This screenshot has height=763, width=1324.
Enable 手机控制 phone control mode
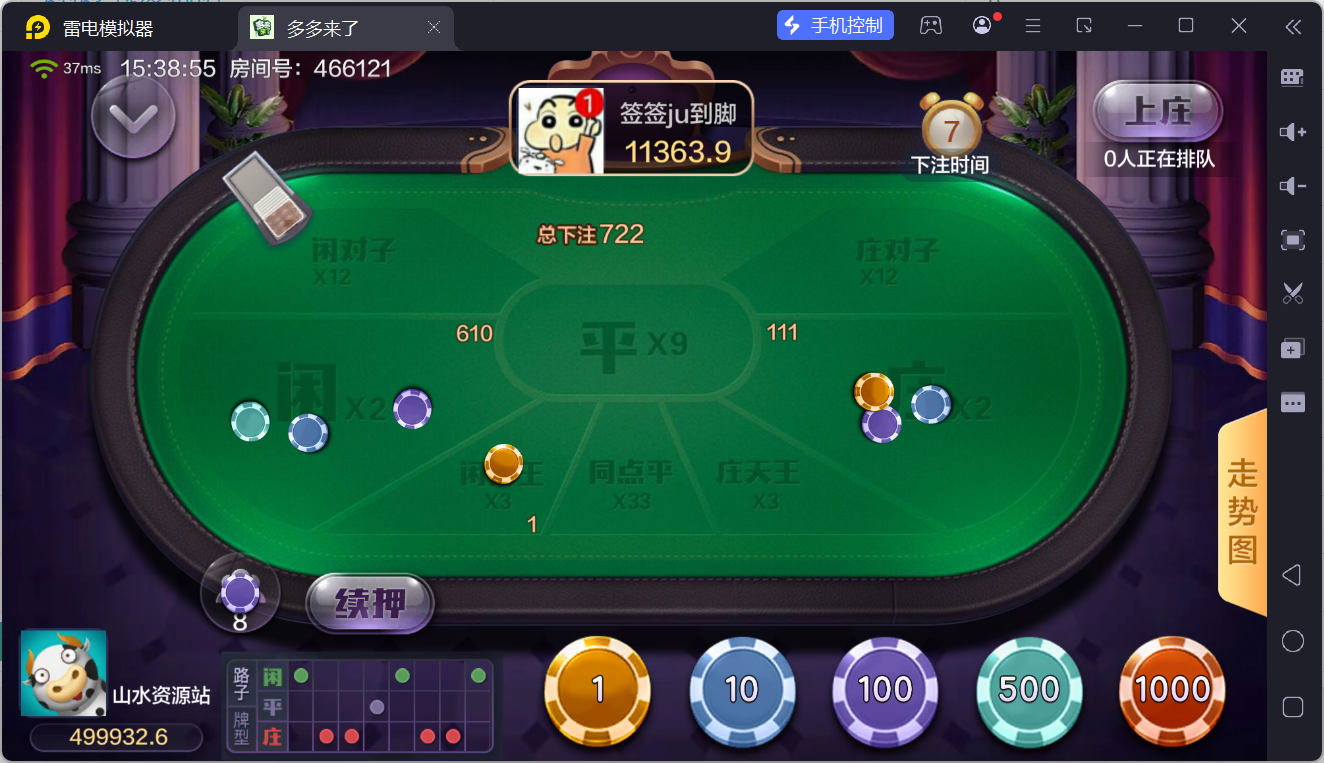(836, 24)
